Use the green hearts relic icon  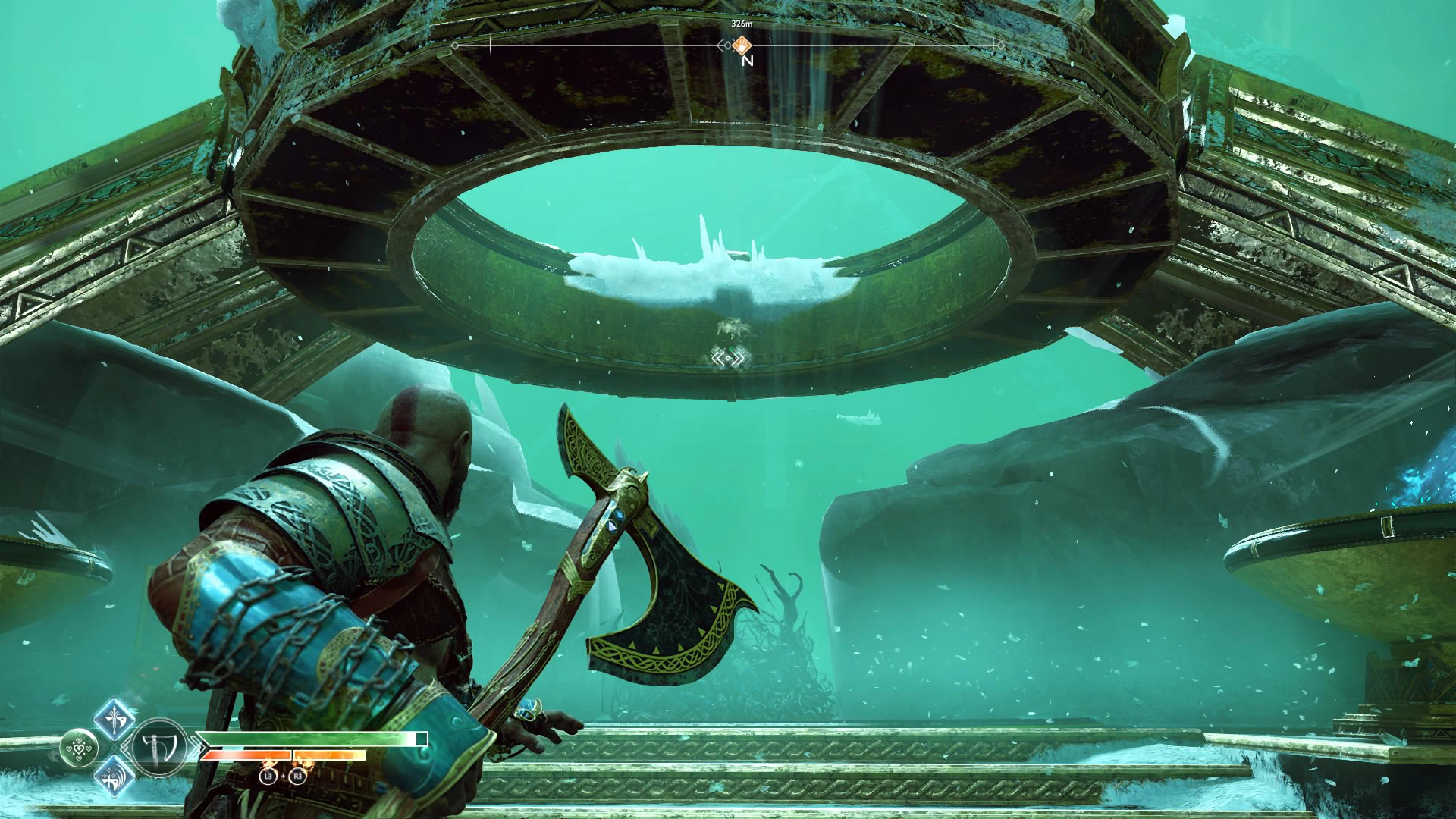click(77, 748)
